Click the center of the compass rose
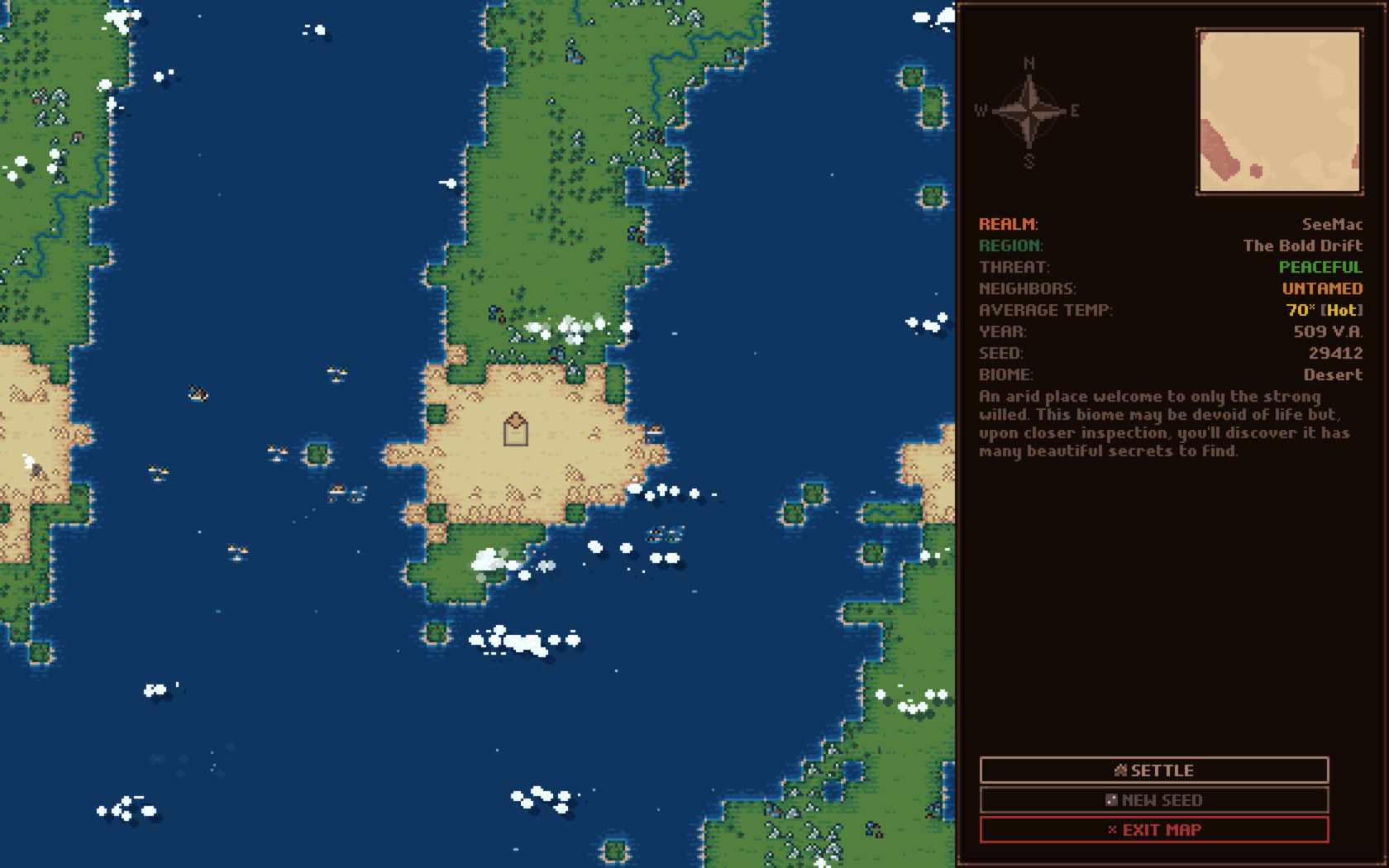 (x=1029, y=109)
